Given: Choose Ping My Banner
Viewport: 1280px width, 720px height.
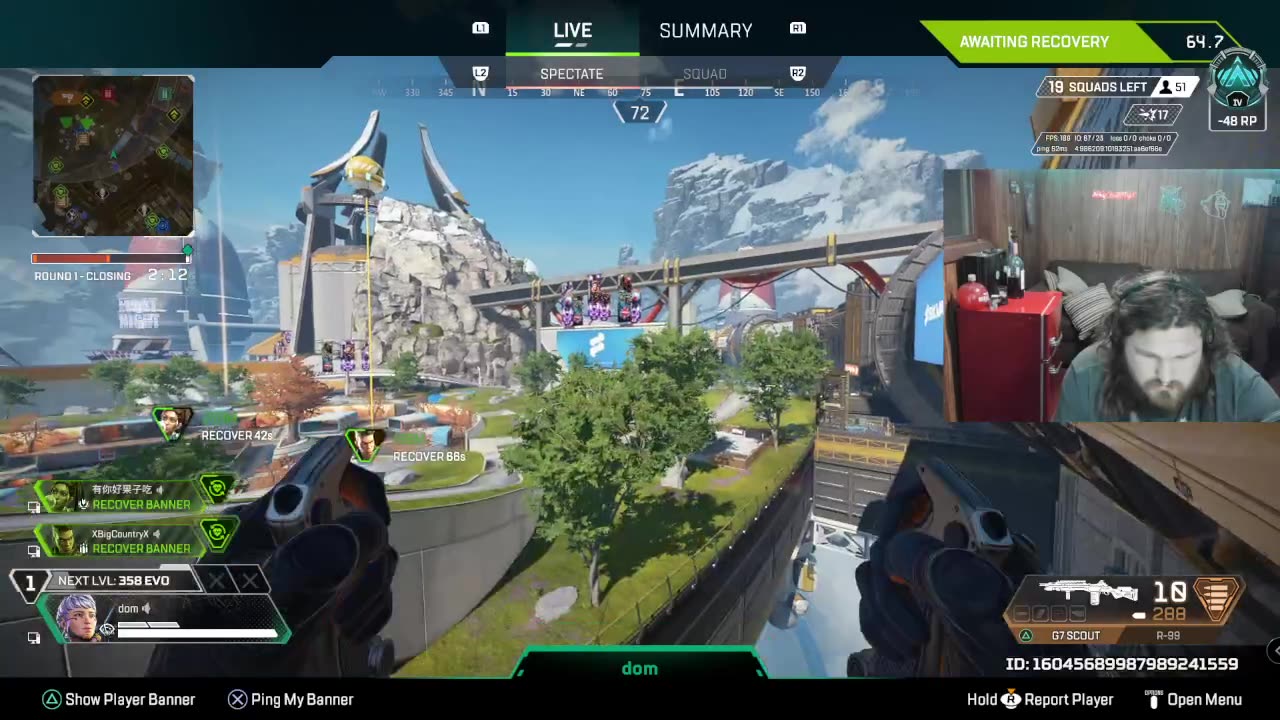Looking at the screenshot, I should coord(291,699).
